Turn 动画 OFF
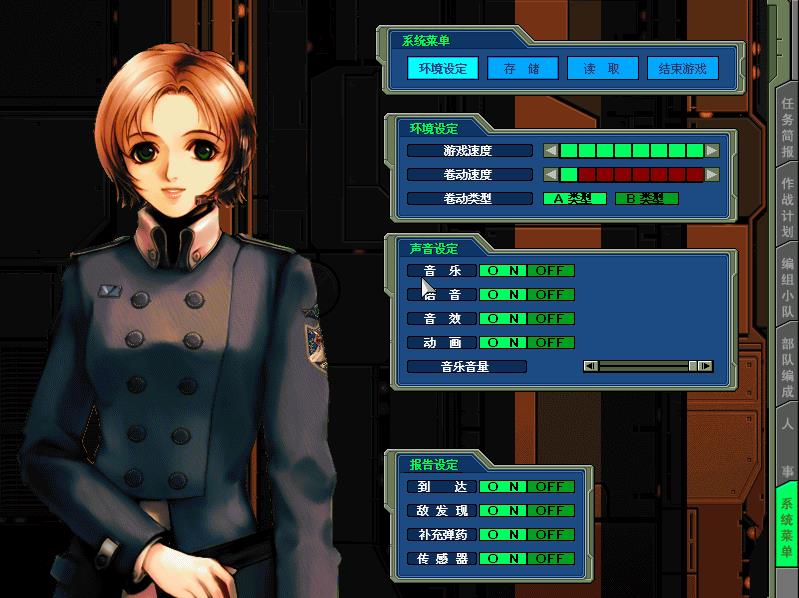 [x=550, y=343]
